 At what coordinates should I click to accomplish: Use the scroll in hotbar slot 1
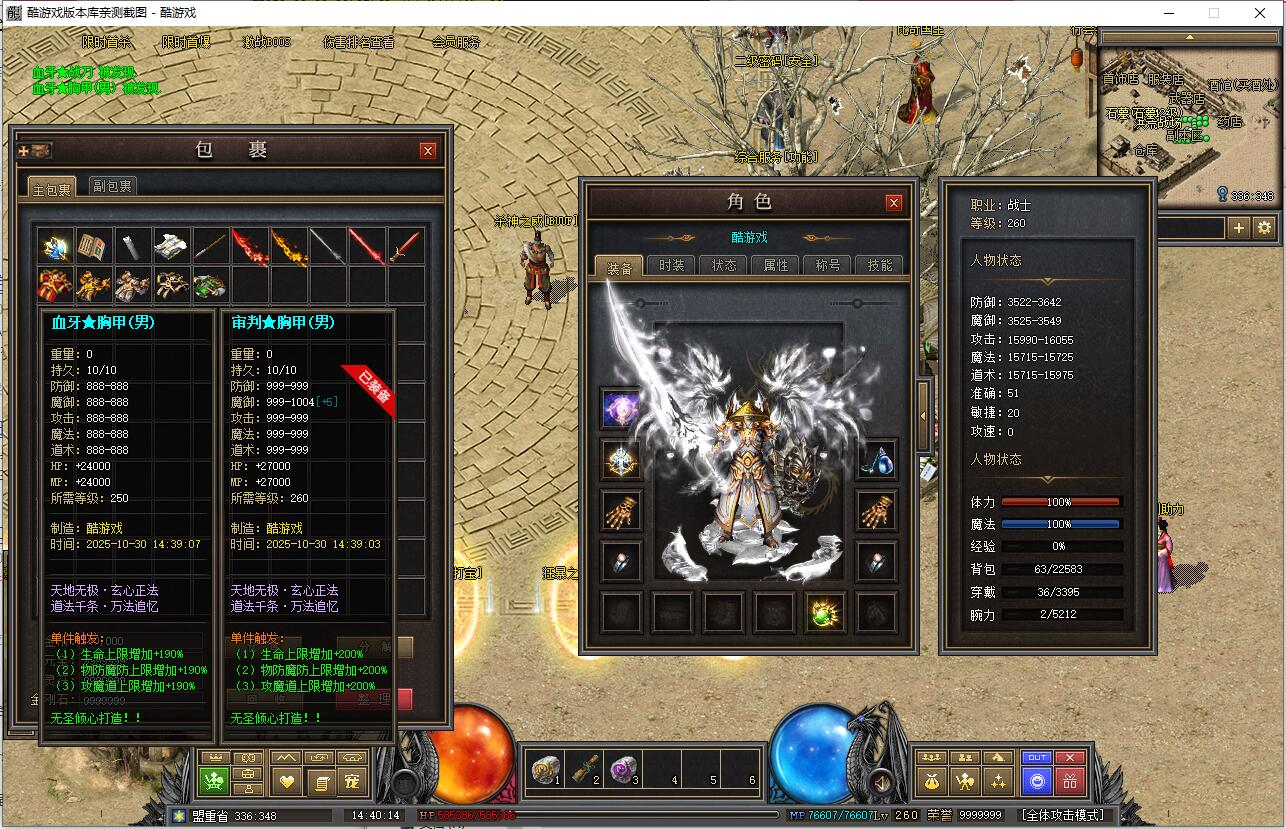[545, 769]
